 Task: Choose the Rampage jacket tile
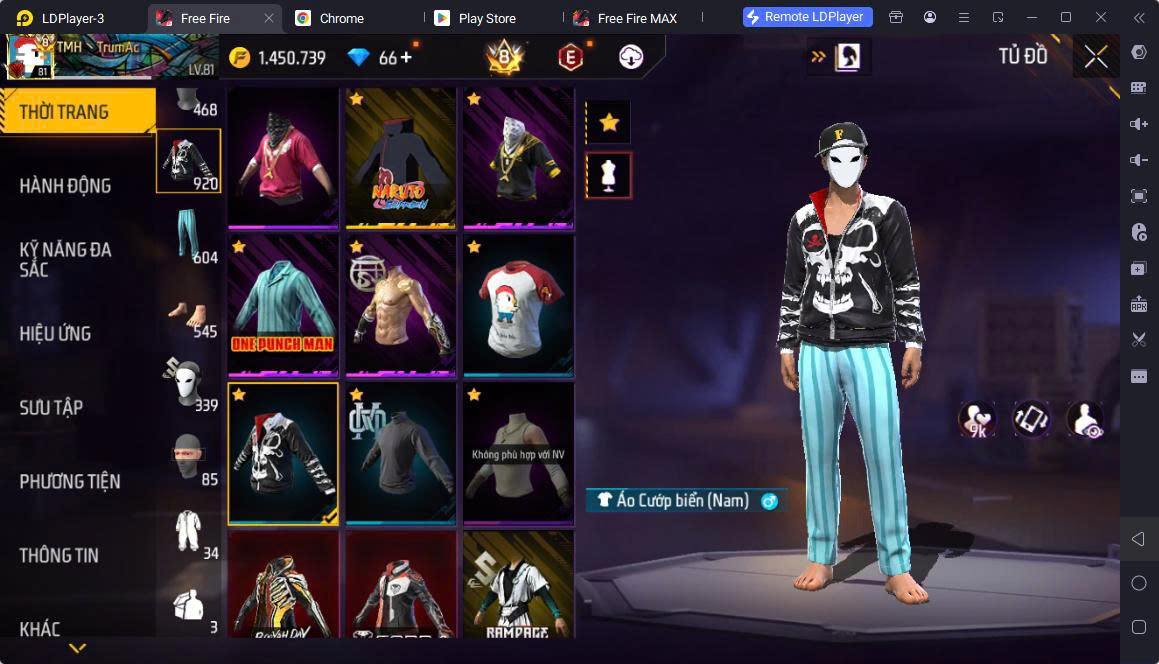point(518,585)
